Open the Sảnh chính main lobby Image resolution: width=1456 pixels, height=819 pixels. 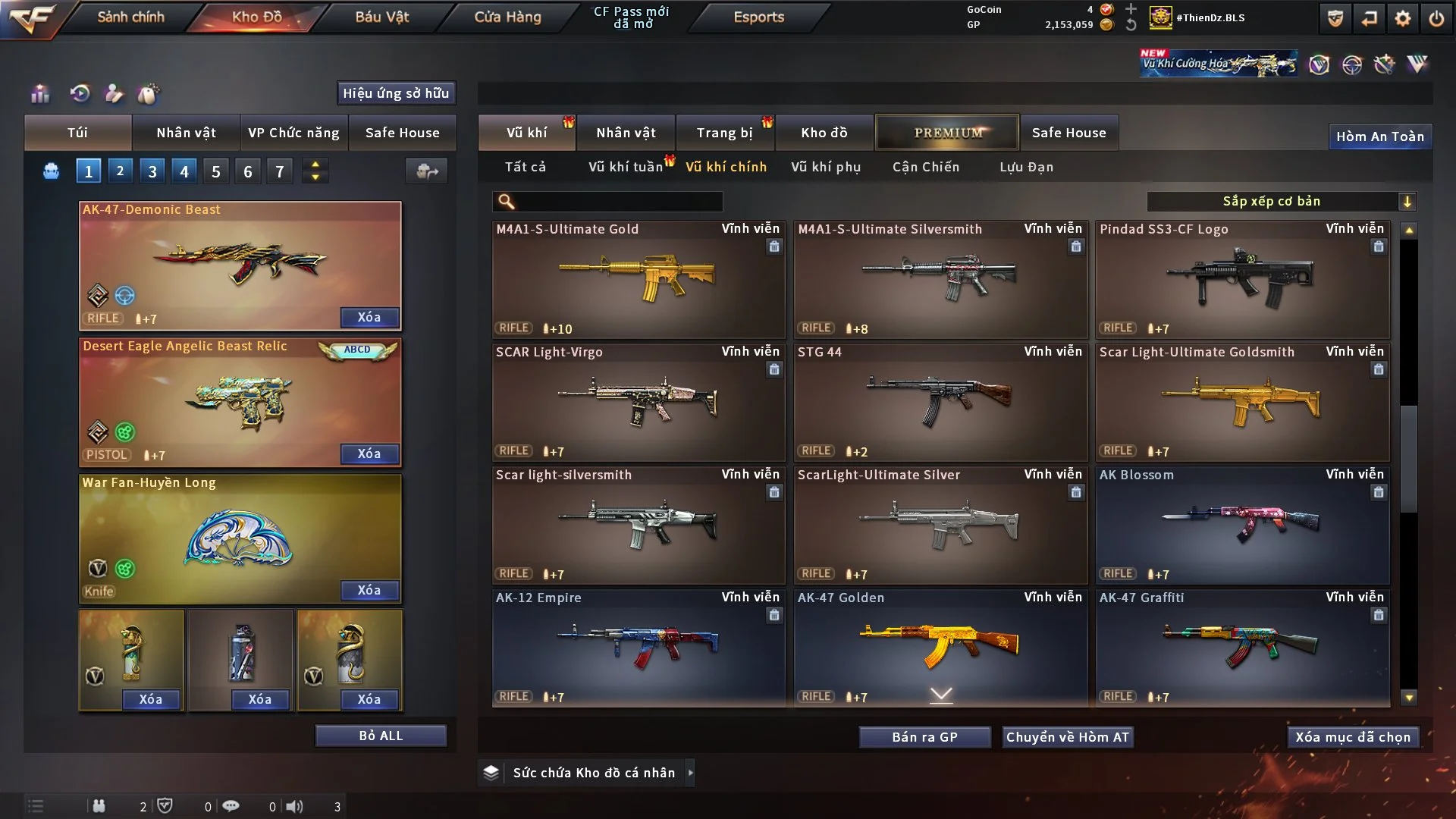point(130,17)
